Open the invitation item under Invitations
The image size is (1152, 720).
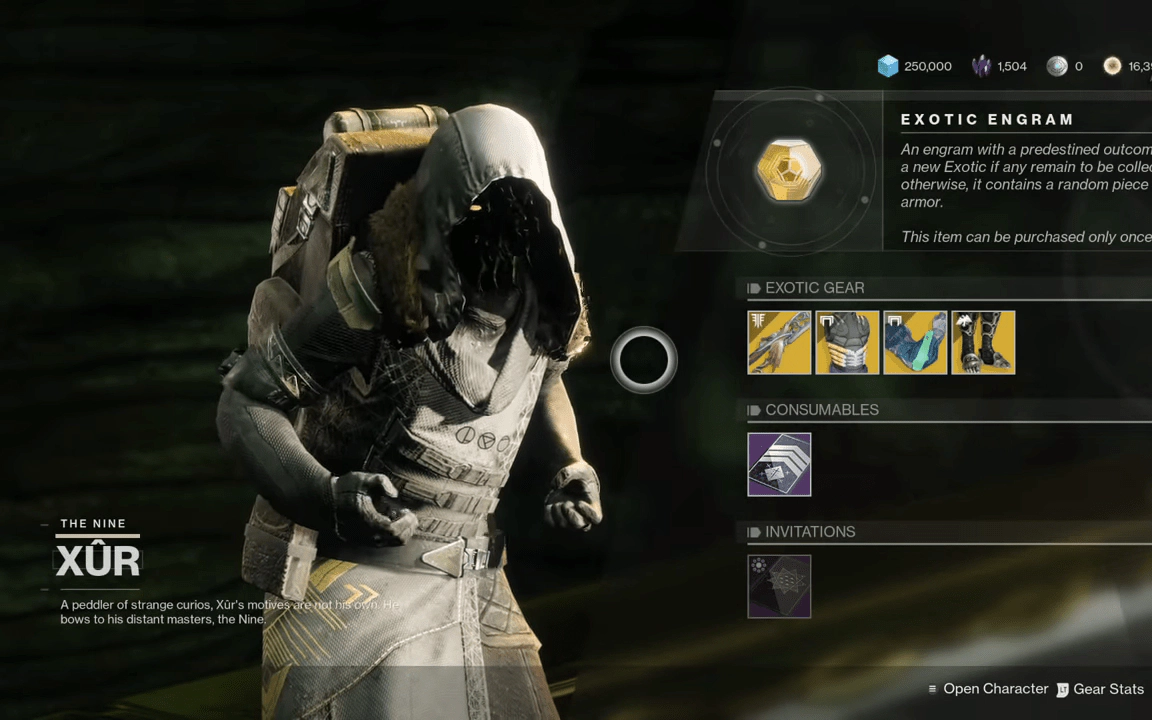coord(779,586)
